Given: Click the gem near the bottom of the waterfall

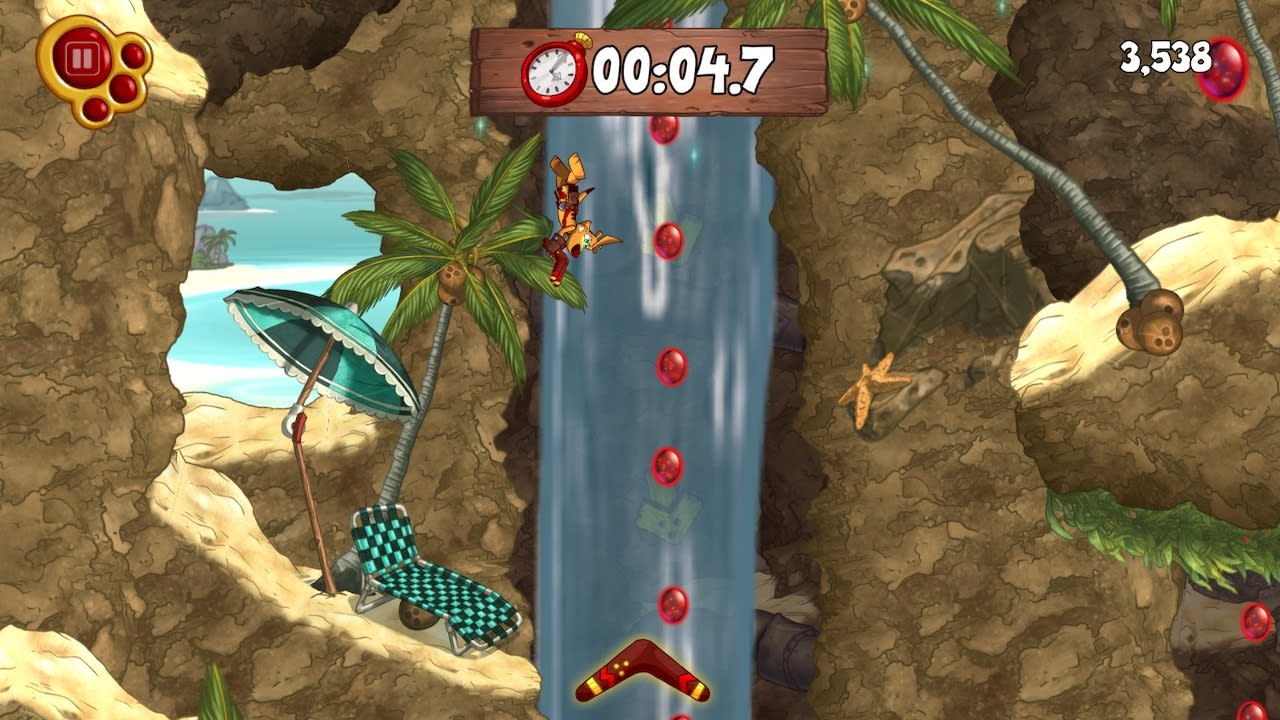Looking at the screenshot, I should point(671,606).
